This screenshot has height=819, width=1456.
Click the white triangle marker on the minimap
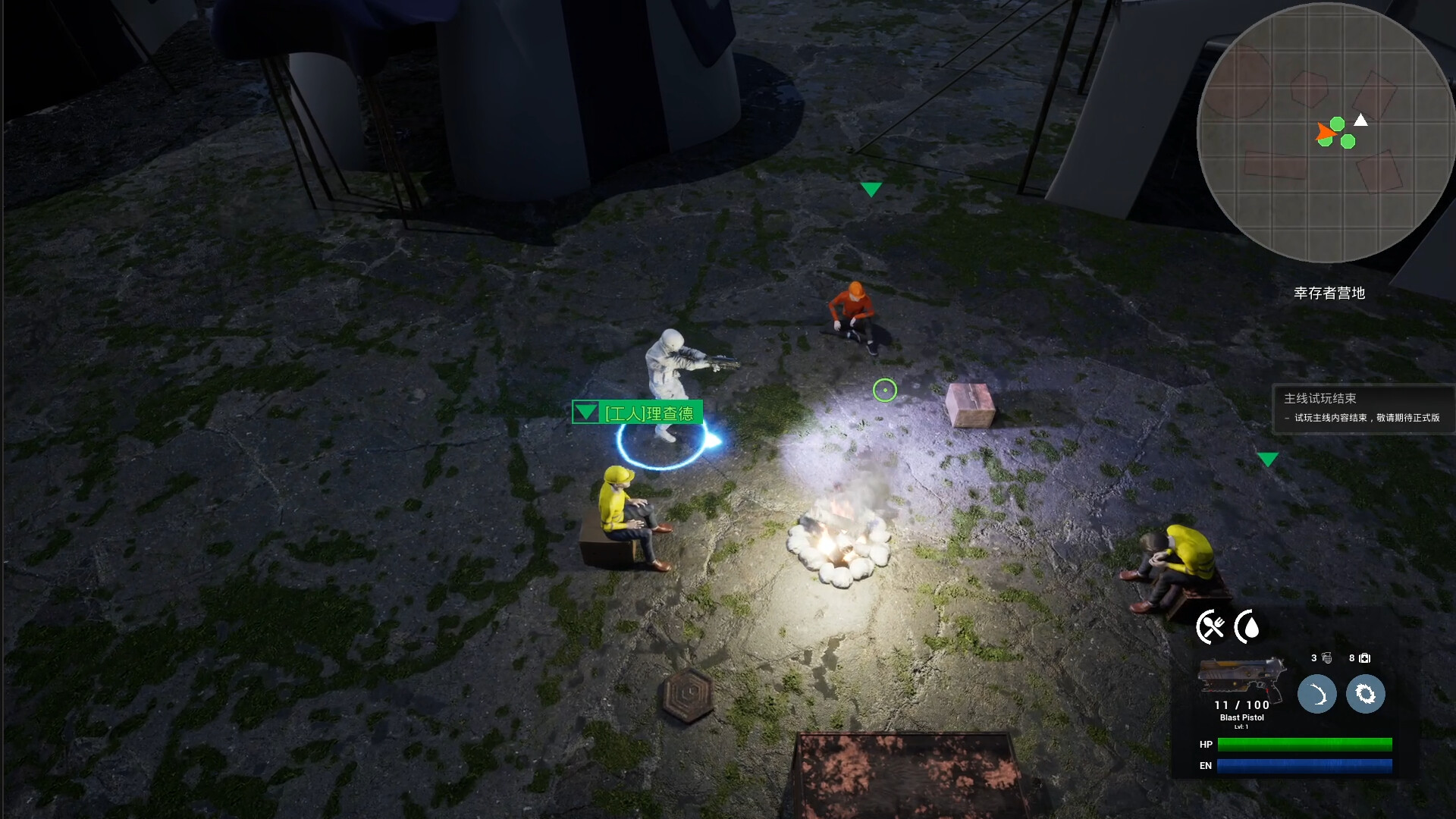(1361, 118)
